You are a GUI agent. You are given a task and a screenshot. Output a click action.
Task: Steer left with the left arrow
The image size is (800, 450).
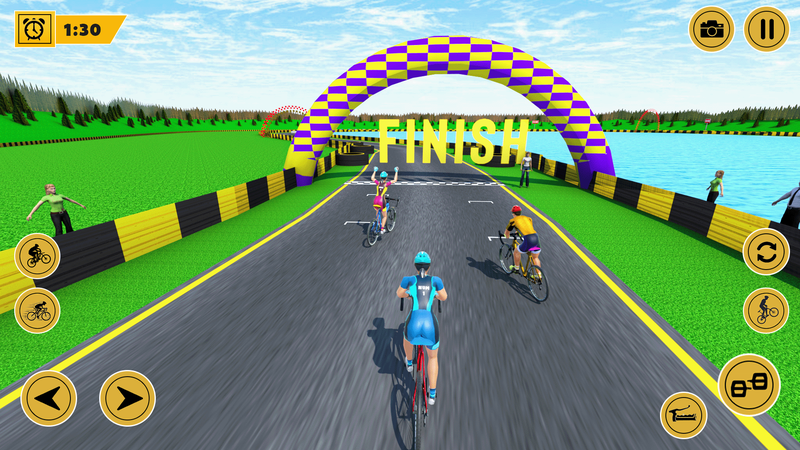click(48, 398)
